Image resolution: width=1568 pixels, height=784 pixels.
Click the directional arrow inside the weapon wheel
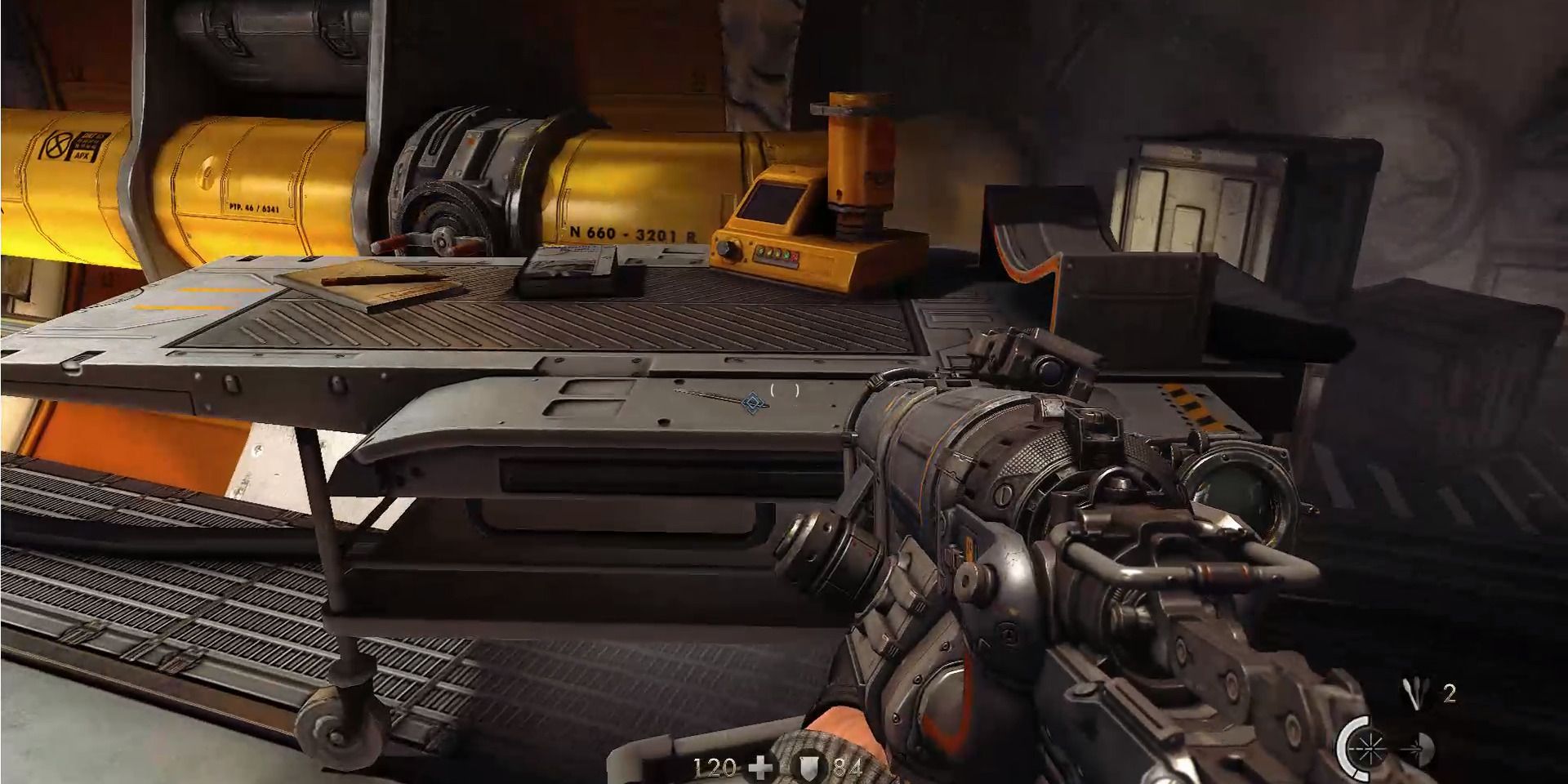[x=1415, y=748]
